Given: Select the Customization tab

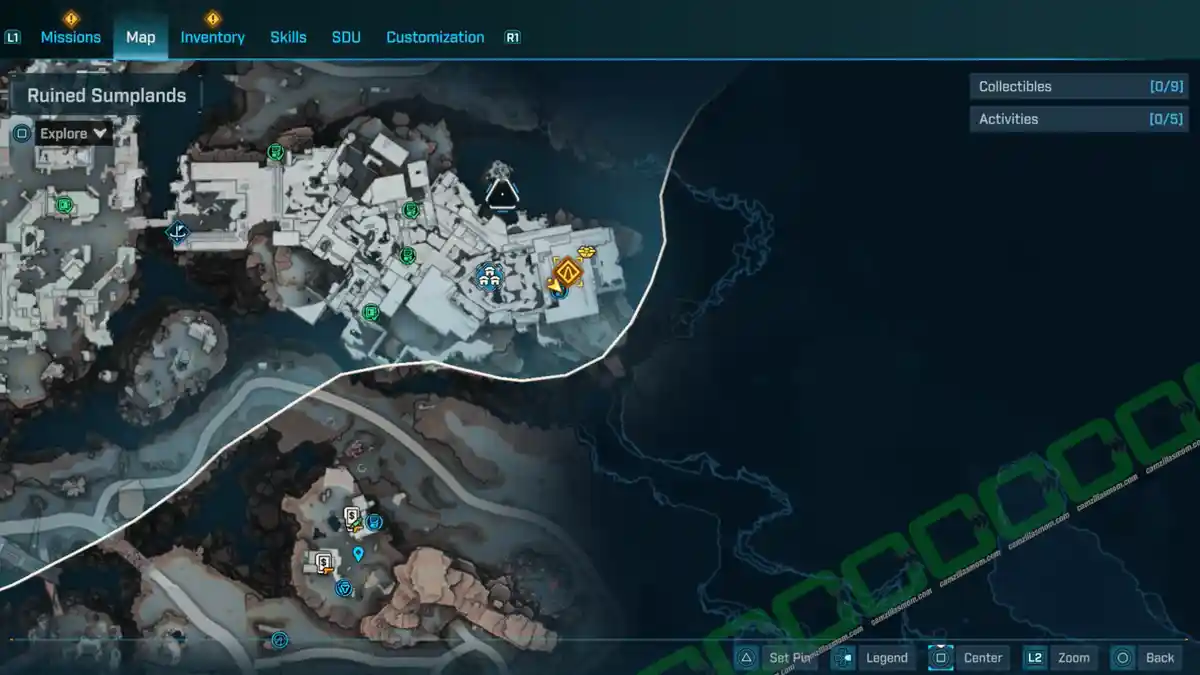Looking at the screenshot, I should 435,37.
